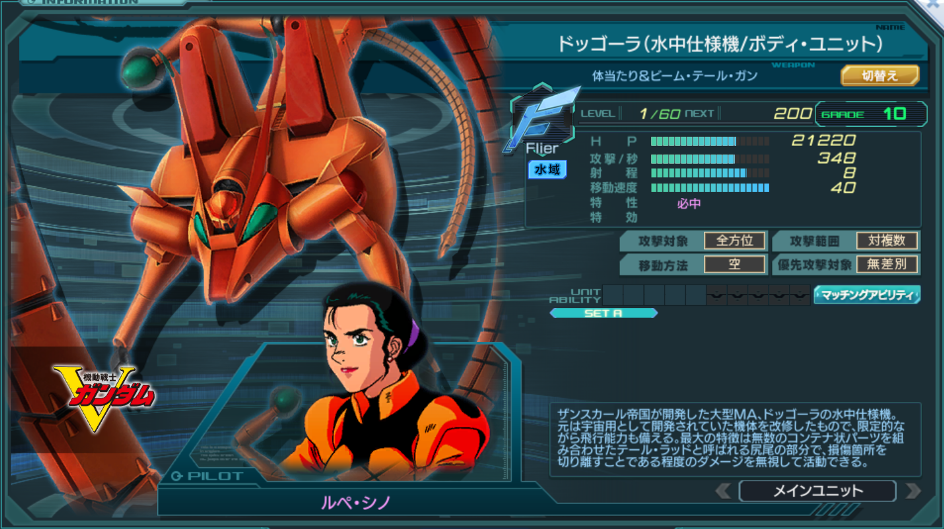The width and height of the screenshot is (944, 529).
Task: Open the マッチングアビリティ panel
Action: pos(867,294)
